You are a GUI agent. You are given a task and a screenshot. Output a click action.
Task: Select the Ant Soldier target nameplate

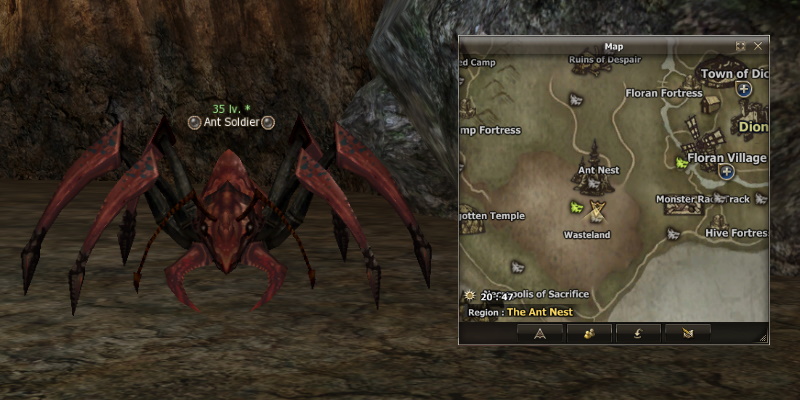pyautogui.click(x=231, y=122)
